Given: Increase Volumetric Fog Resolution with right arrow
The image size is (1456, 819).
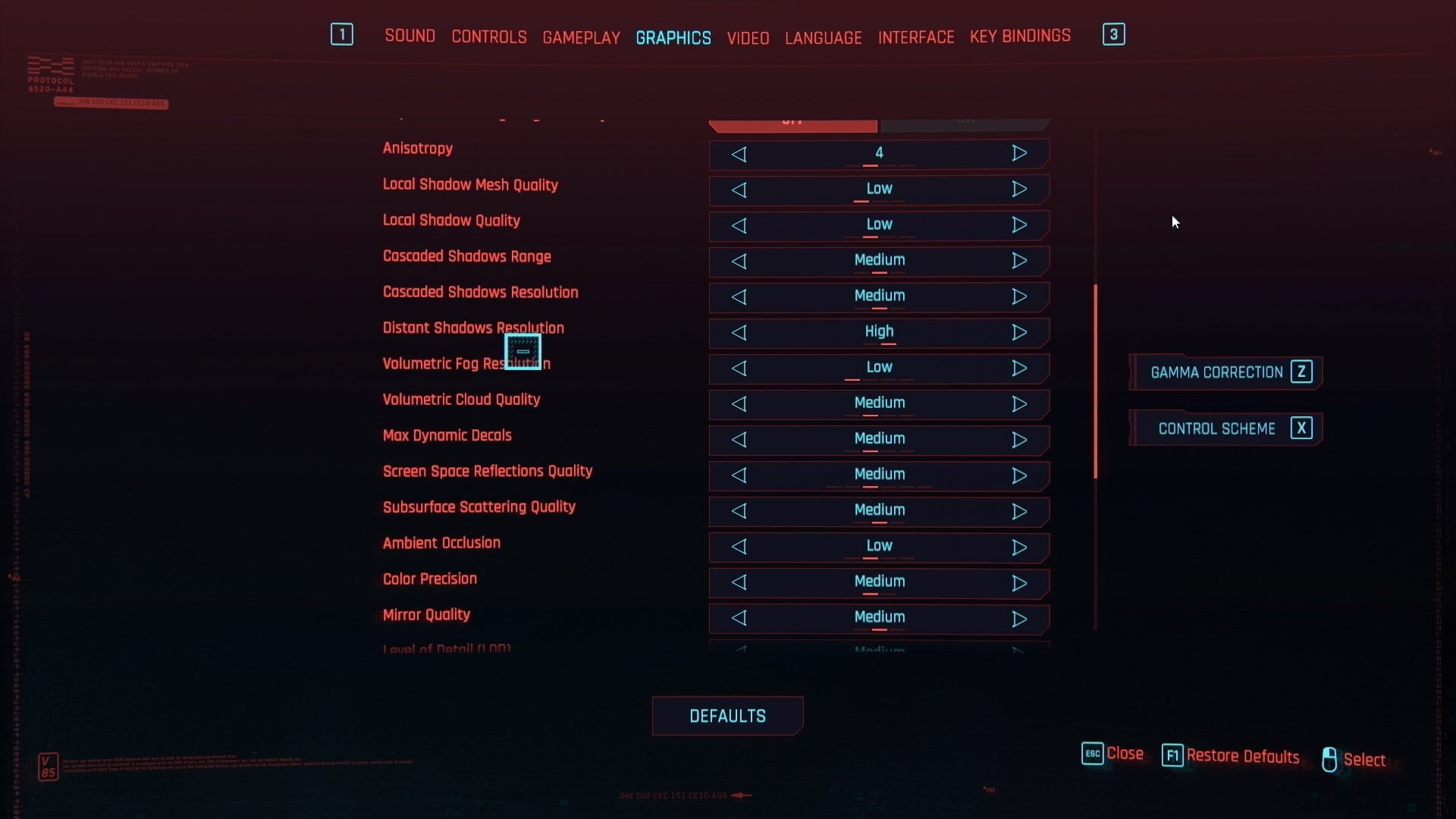Looking at the screenshot, I should click(1019, 368).
